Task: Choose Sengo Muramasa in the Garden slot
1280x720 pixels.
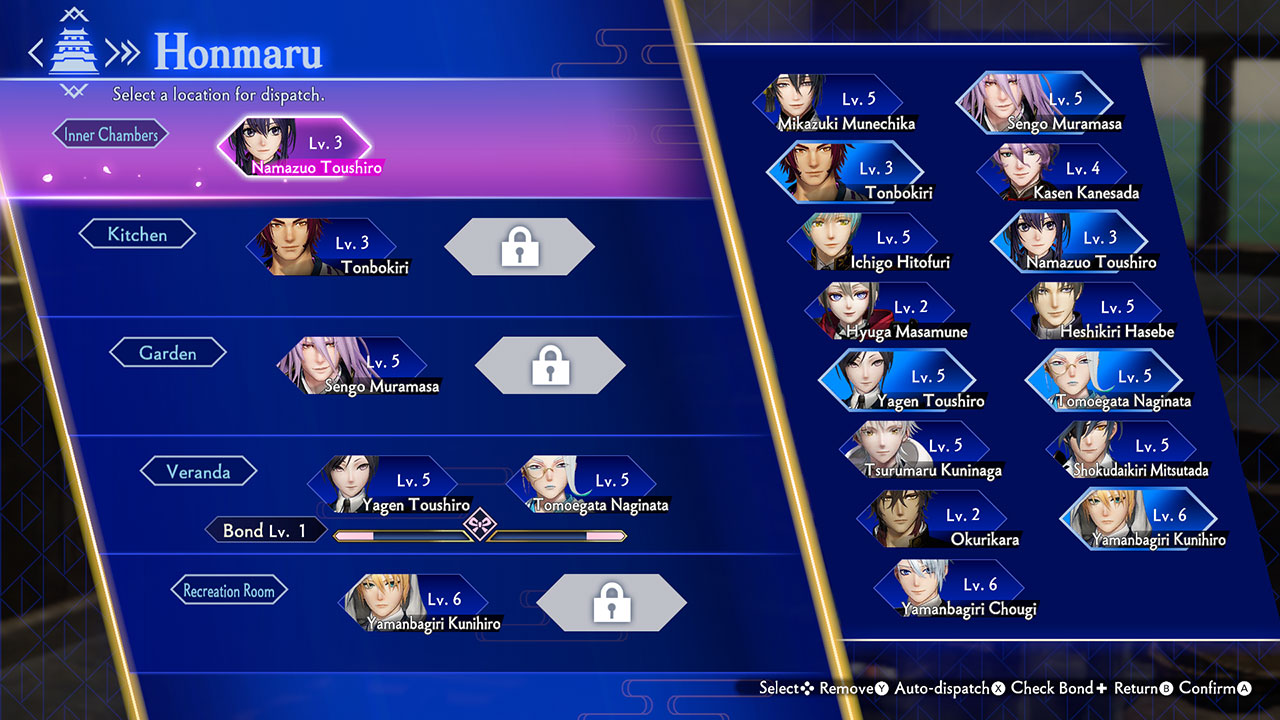Action: click(355, 369)
